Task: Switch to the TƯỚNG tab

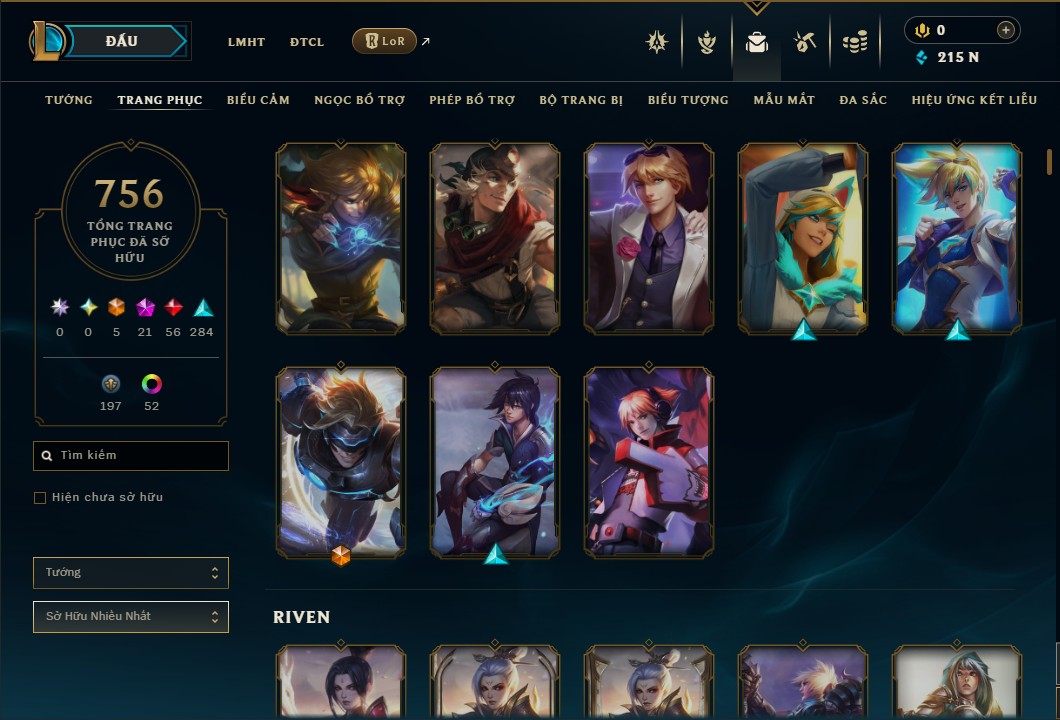Action: pyautogui.click(x=69, y=100)
